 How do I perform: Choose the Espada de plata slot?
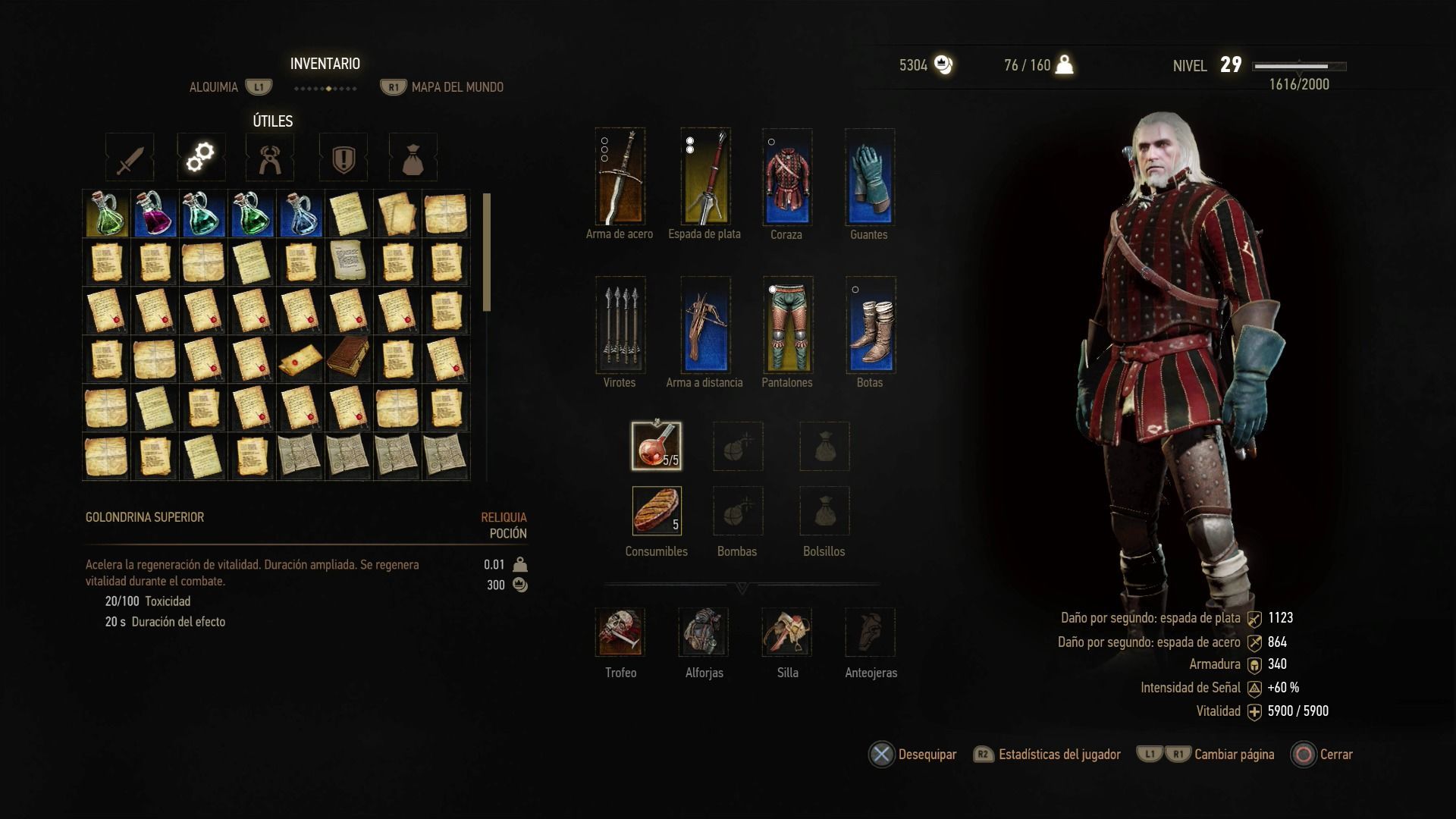[705, 177]
